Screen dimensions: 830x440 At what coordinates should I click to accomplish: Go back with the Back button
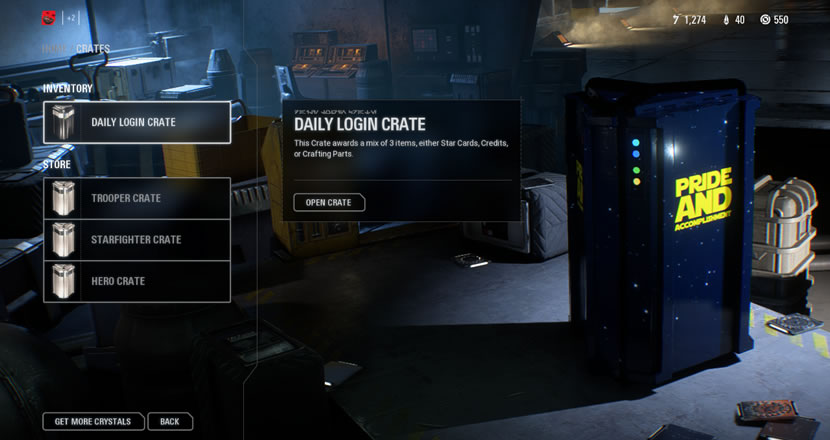[x=170, y=421]
